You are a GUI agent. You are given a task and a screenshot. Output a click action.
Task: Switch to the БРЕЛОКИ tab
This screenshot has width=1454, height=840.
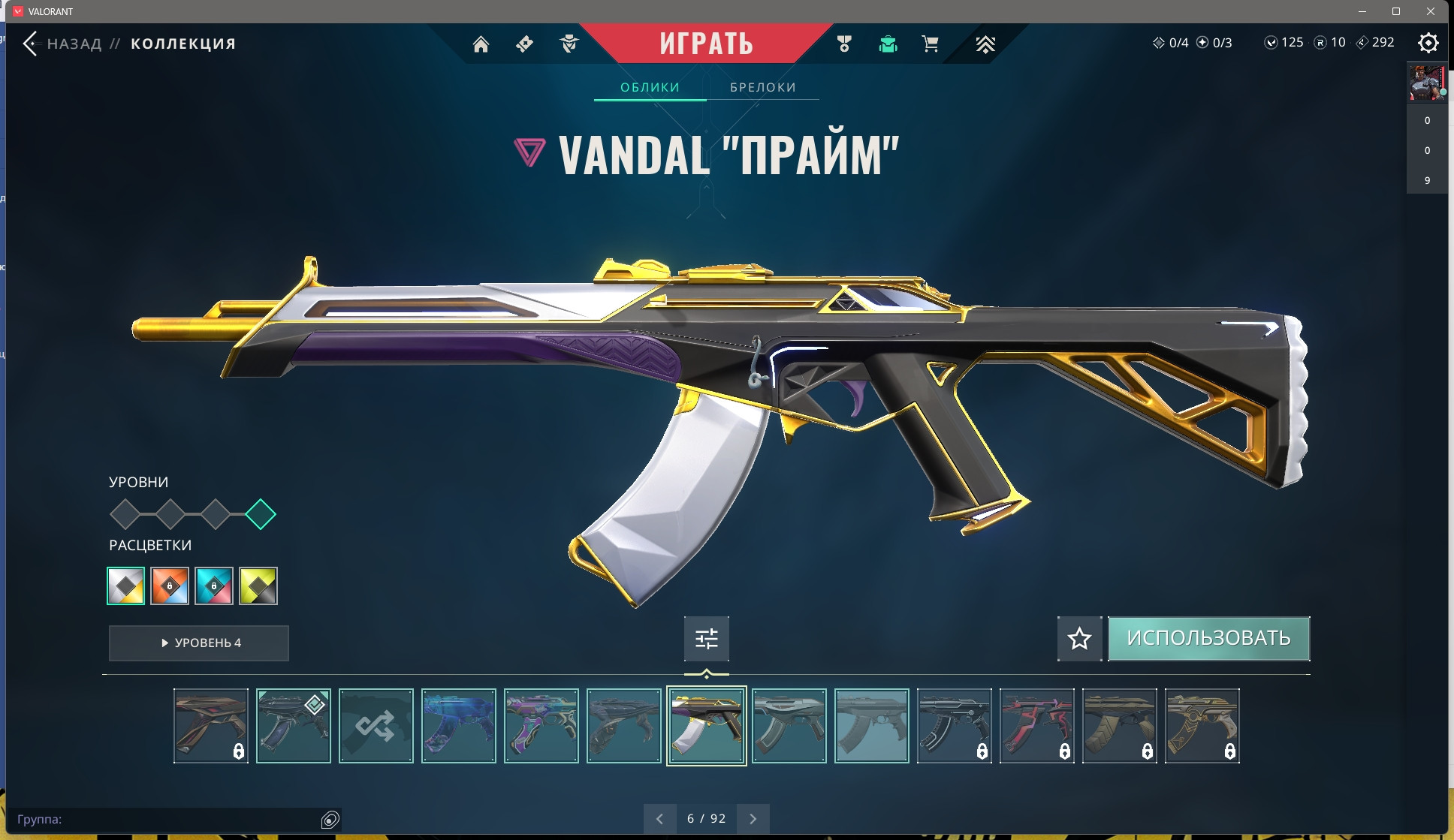click(x=762, y=87)
